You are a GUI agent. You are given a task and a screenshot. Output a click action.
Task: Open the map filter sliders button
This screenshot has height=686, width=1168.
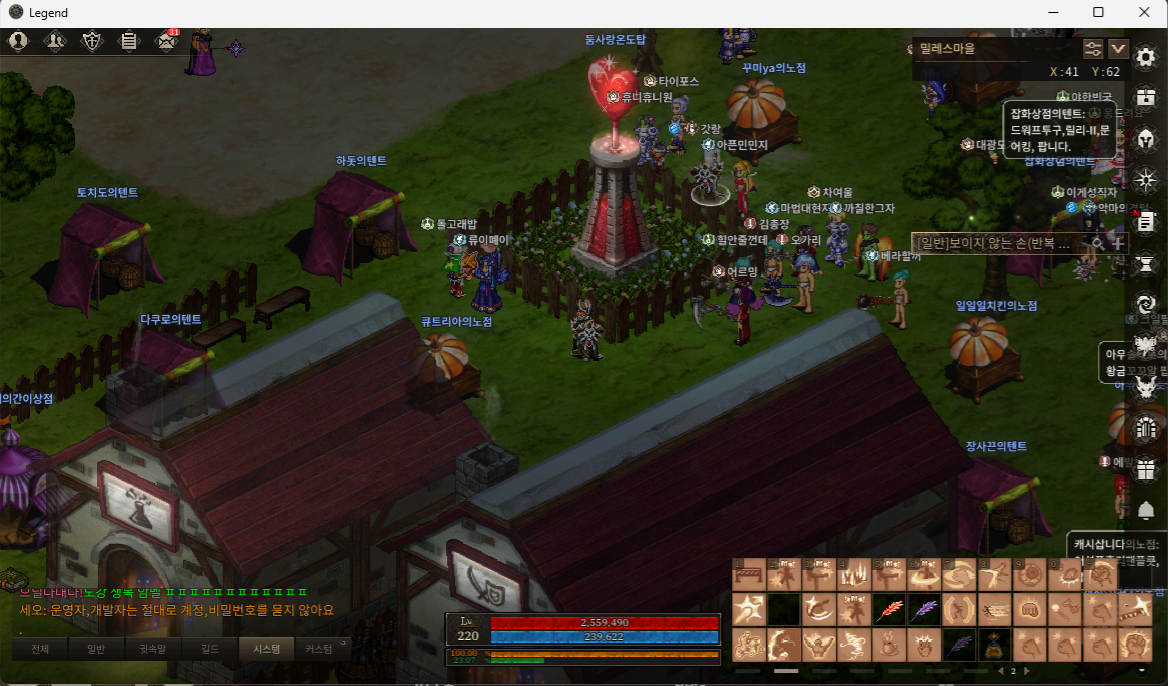pos(1093,49)
